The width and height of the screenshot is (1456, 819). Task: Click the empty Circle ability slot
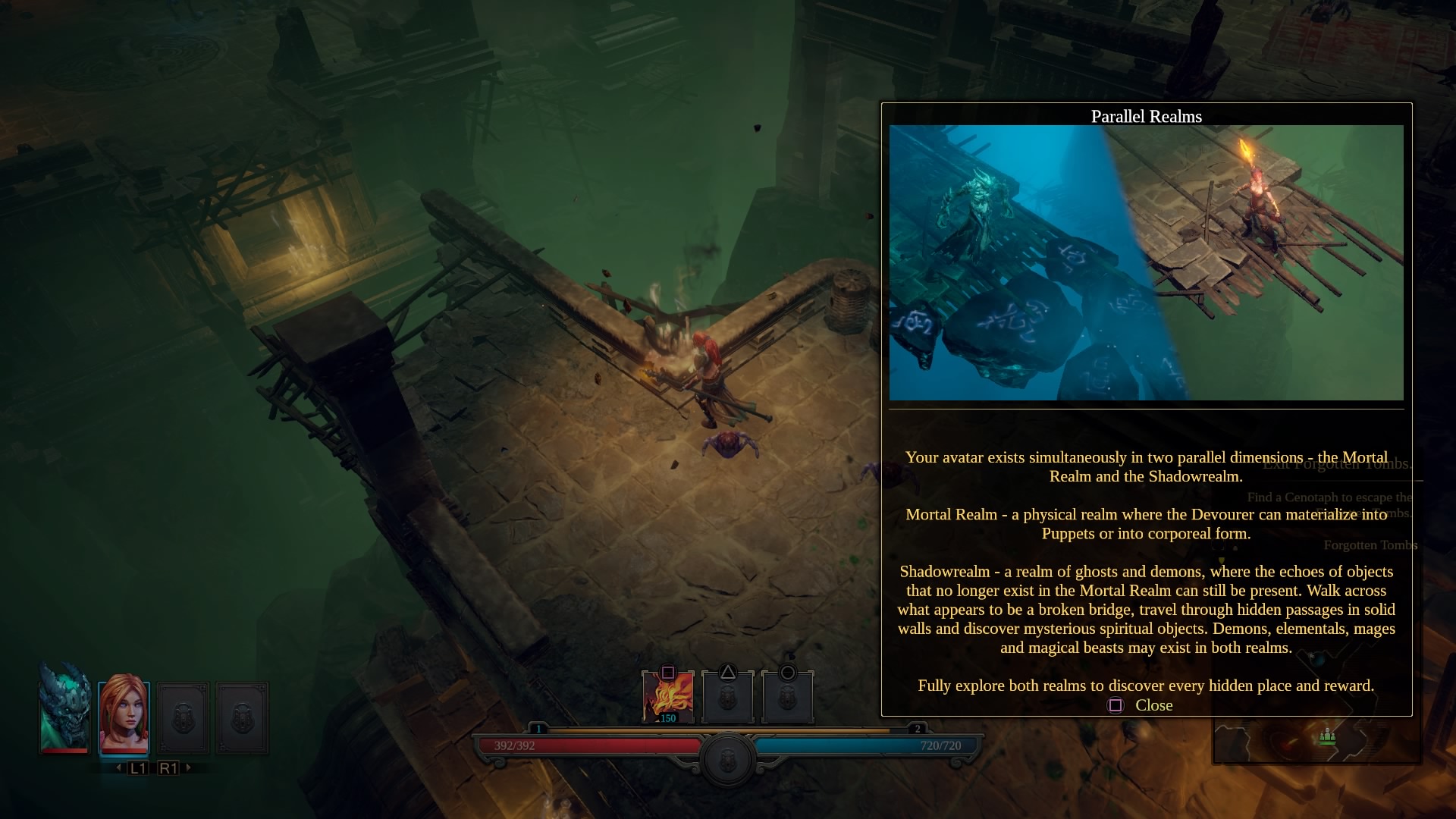(x=787, y=693)
